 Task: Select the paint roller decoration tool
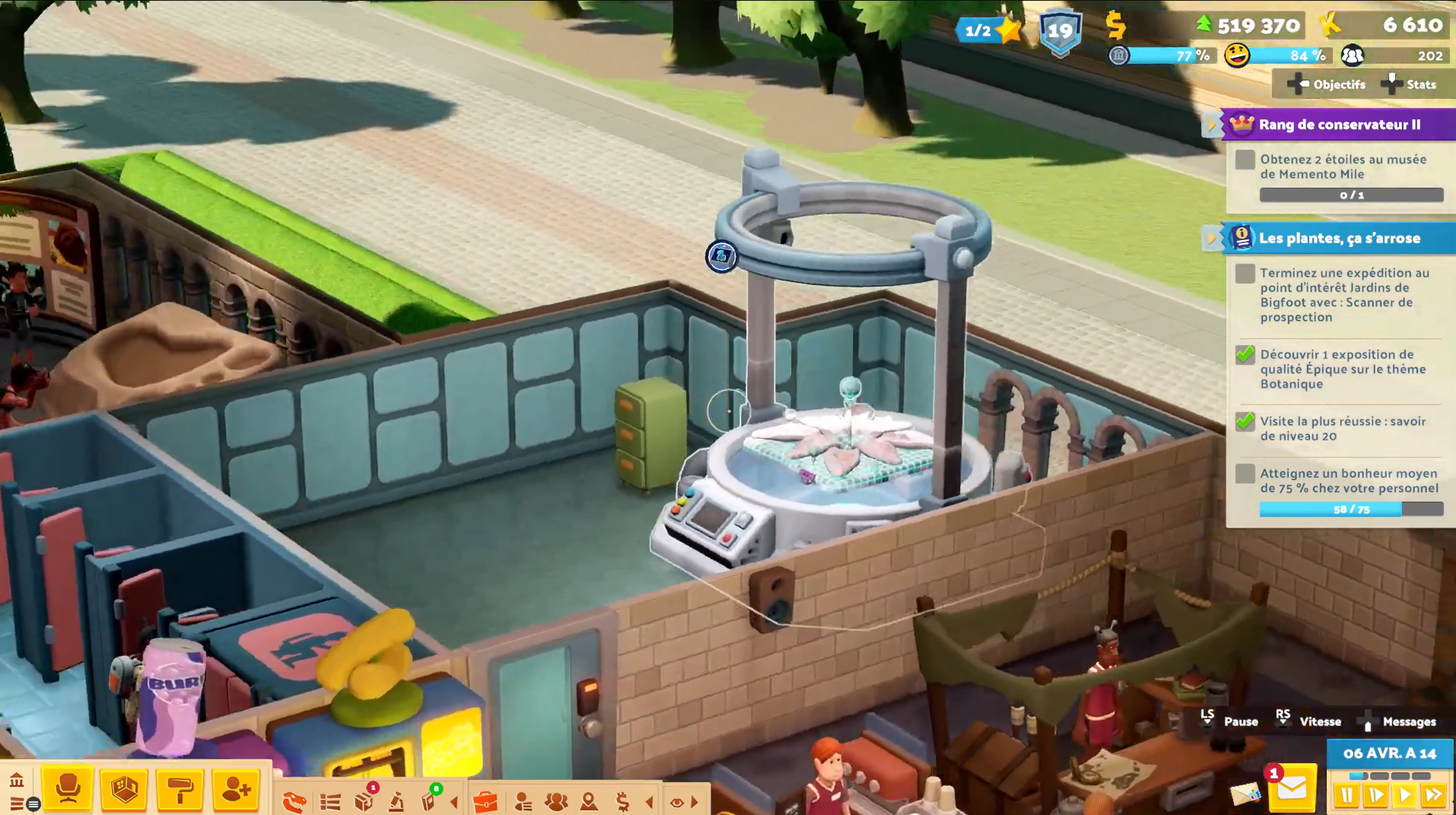[x=179, y=789]
